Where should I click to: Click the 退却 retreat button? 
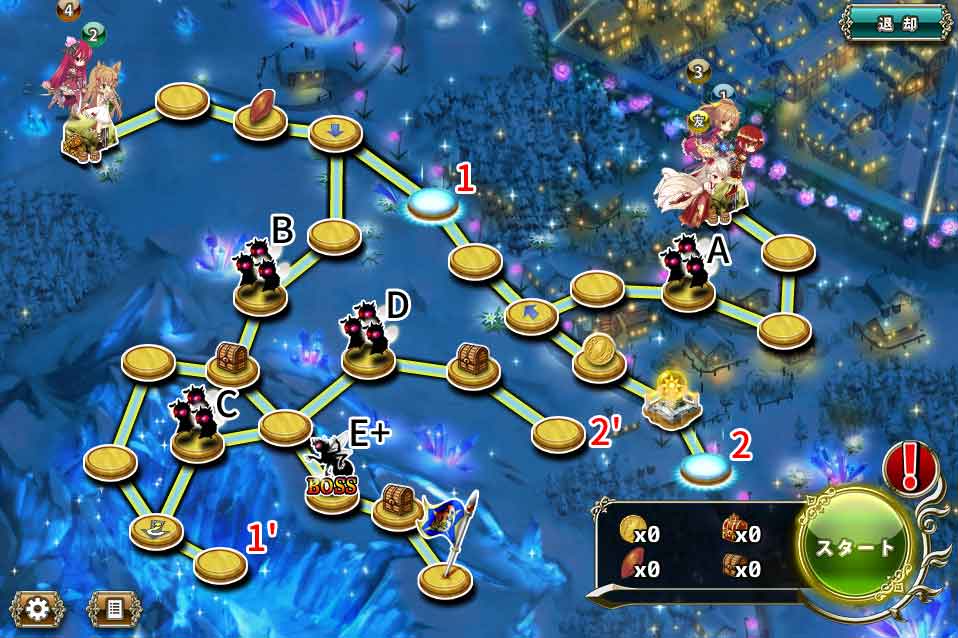coord(895,23)
